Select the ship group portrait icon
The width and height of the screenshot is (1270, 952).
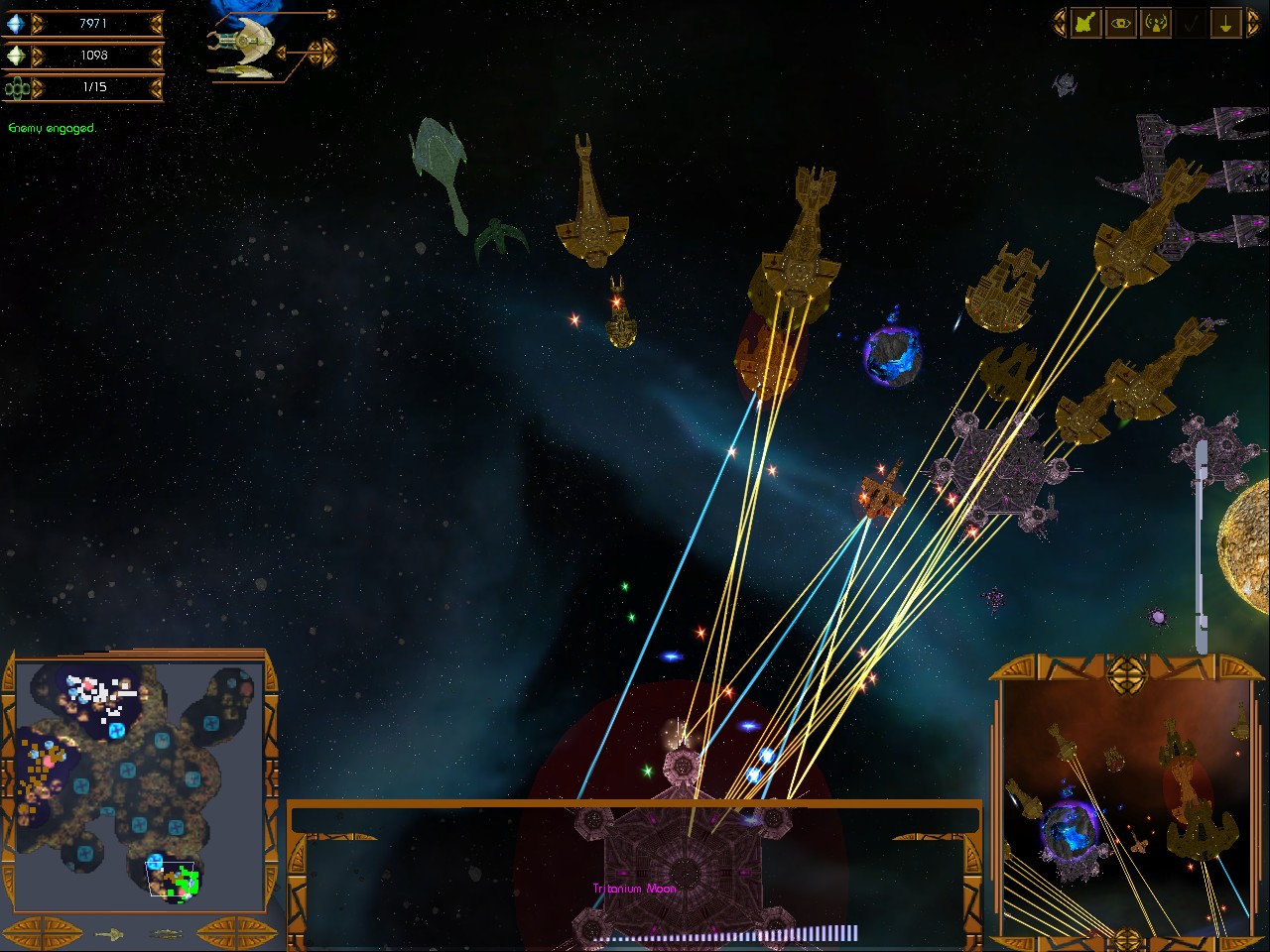[241, 46]
